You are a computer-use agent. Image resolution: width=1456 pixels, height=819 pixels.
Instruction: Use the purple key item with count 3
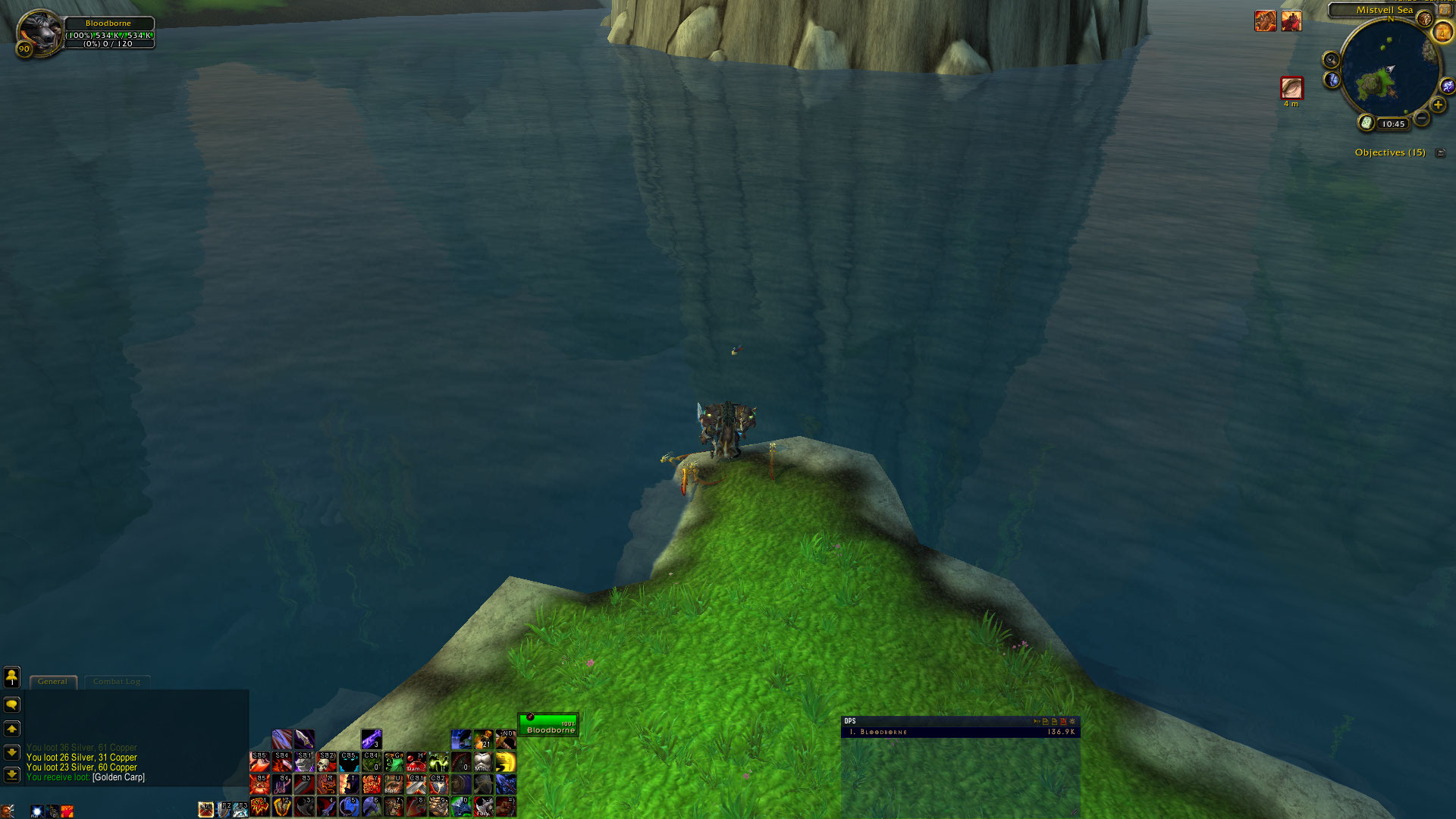372,739
